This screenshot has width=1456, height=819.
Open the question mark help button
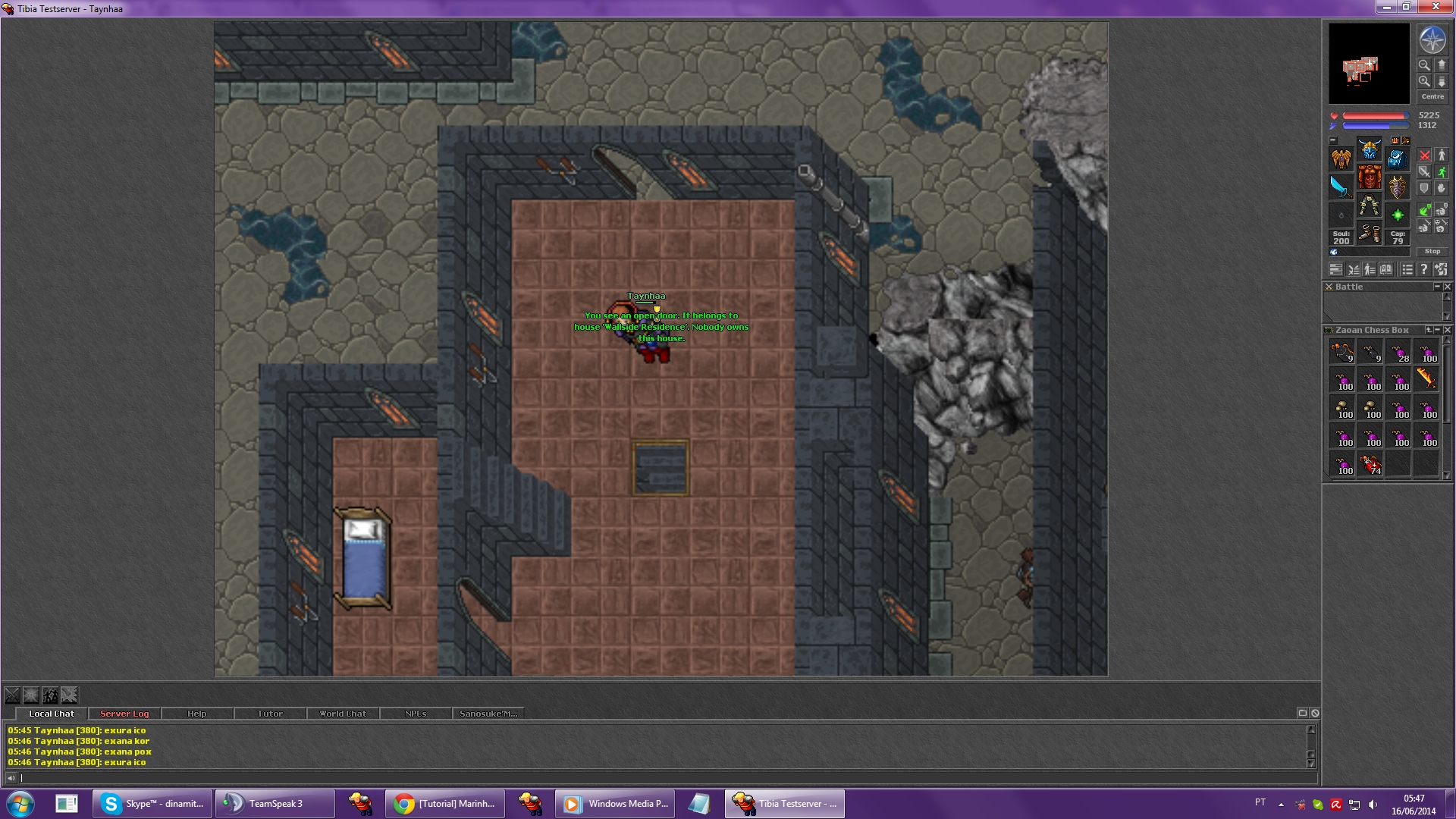[x=1423, y=269]
